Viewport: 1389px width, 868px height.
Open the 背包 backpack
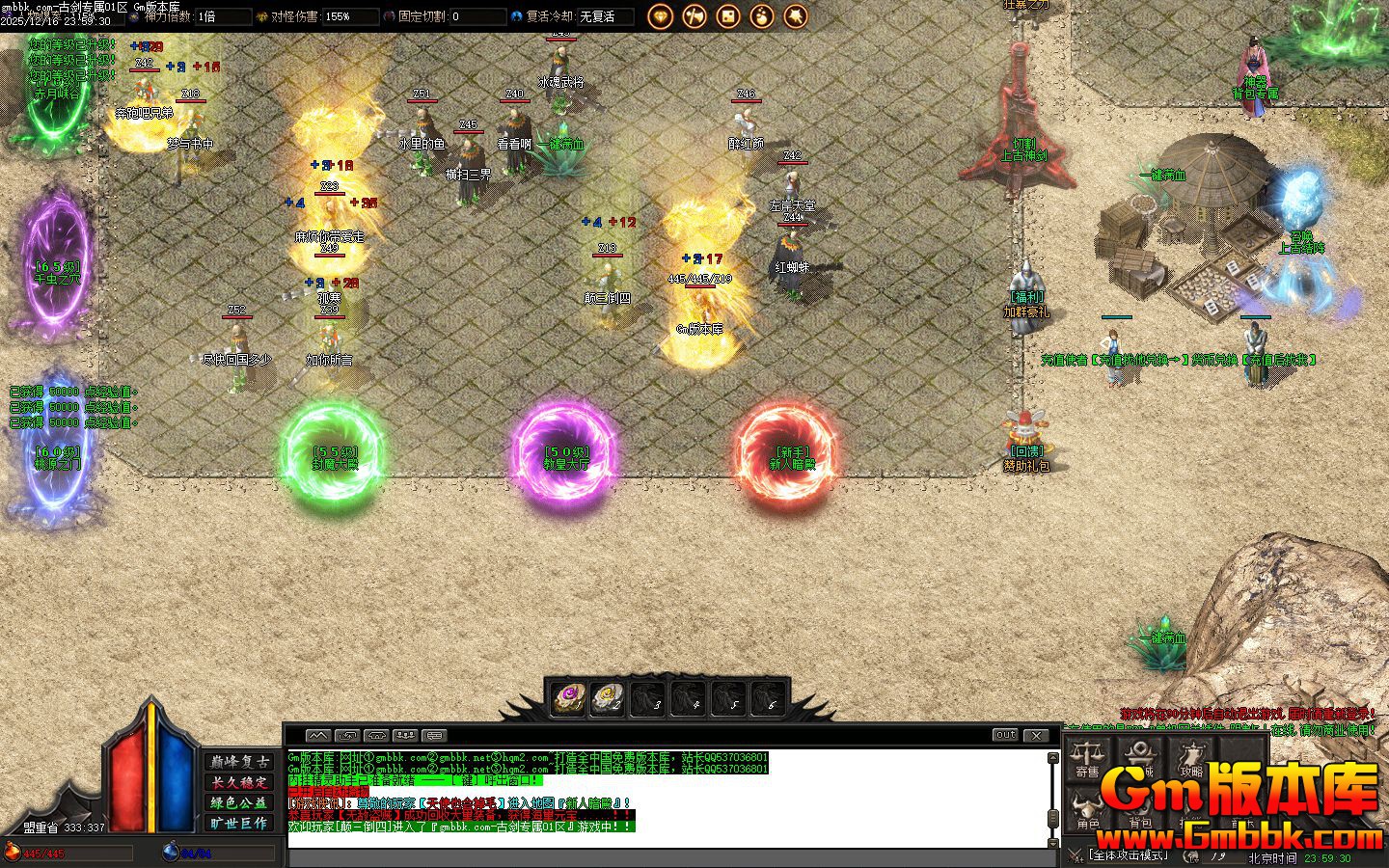[1140, 811]
